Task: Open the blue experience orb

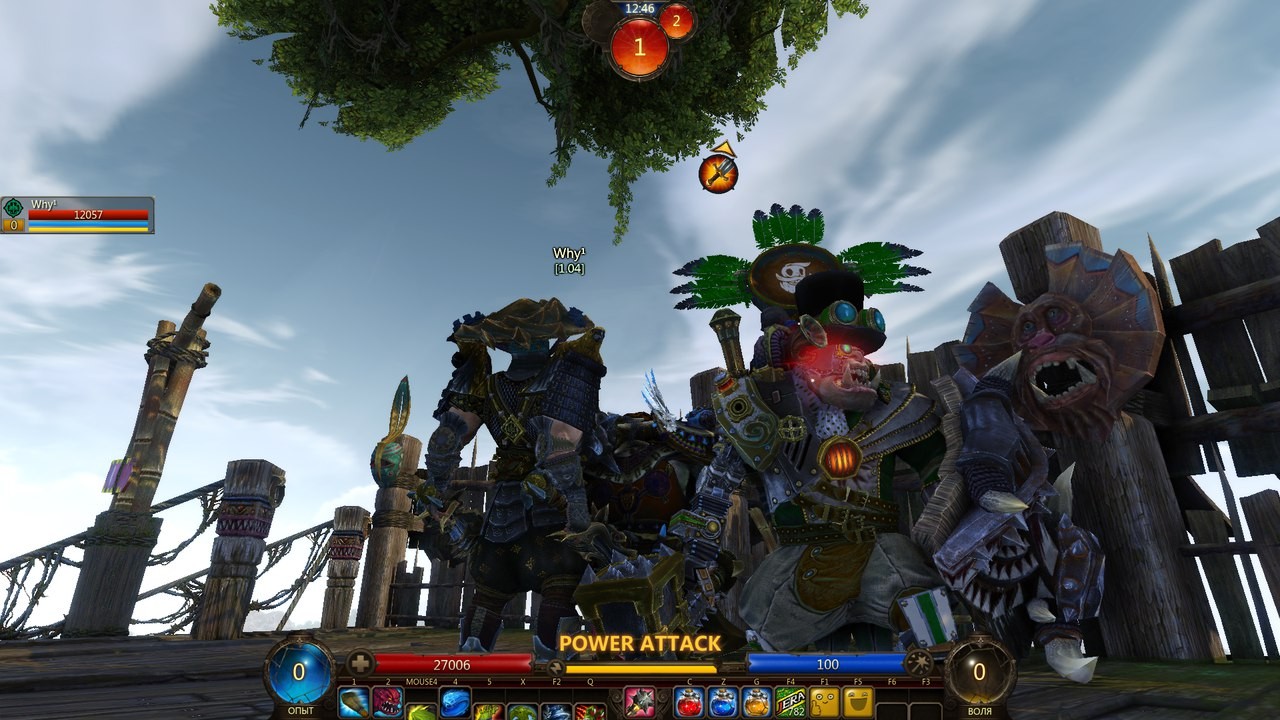Action: point(298,671)
